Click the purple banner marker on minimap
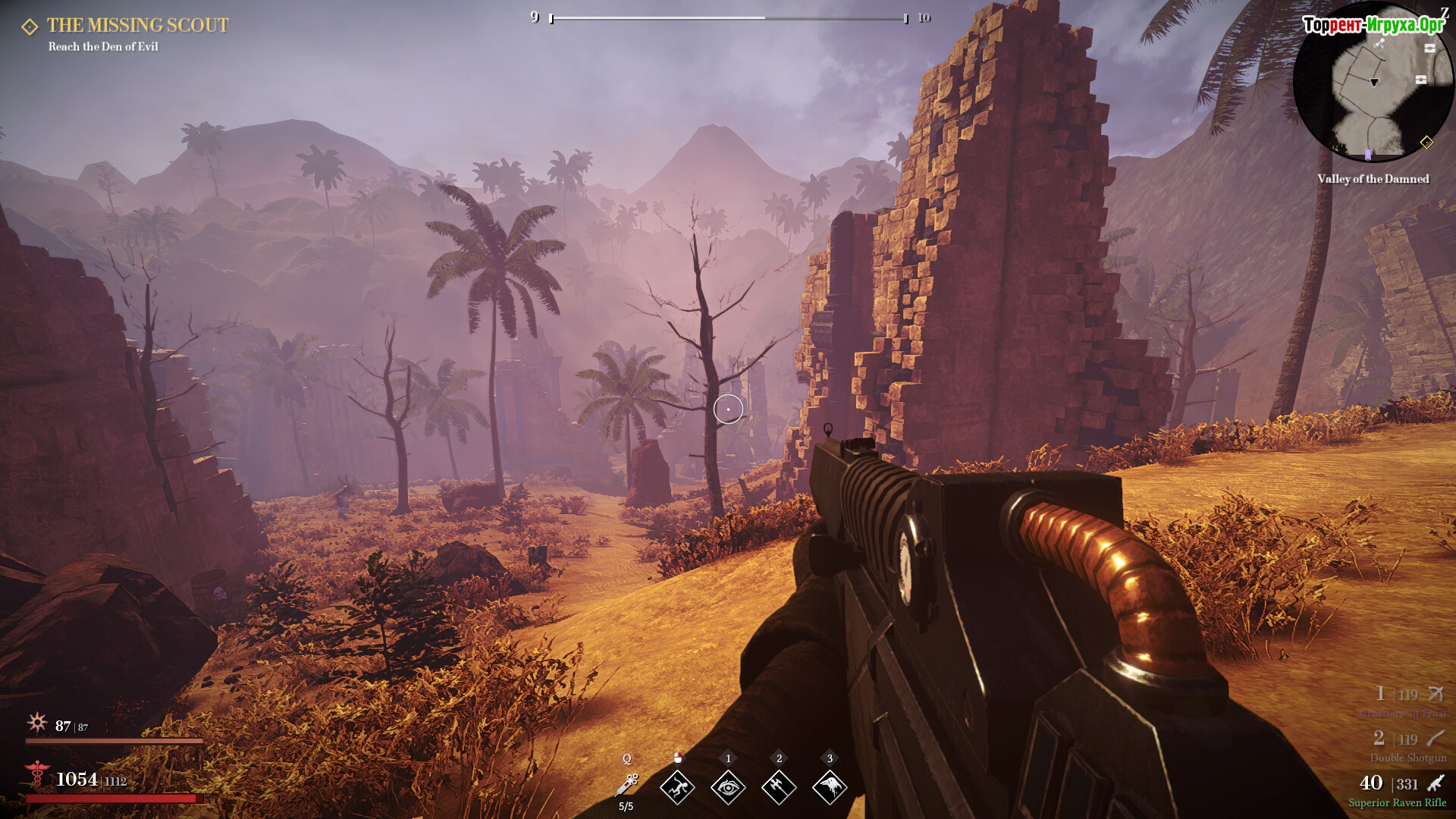The image size is (1456, 819). (x=1368, y=155)
